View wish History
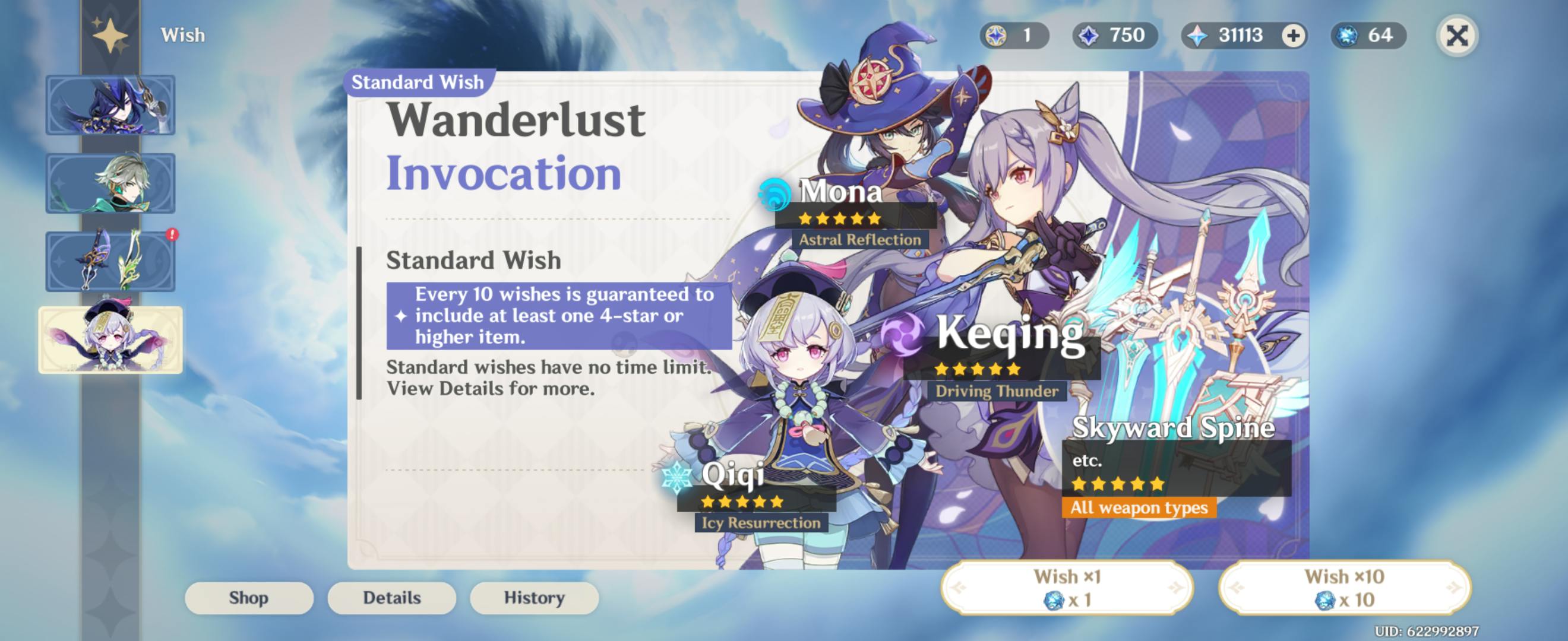Image resolution: width=1568 pixels, height=641 pixels. pyautogui.click(x=534, y=598)
